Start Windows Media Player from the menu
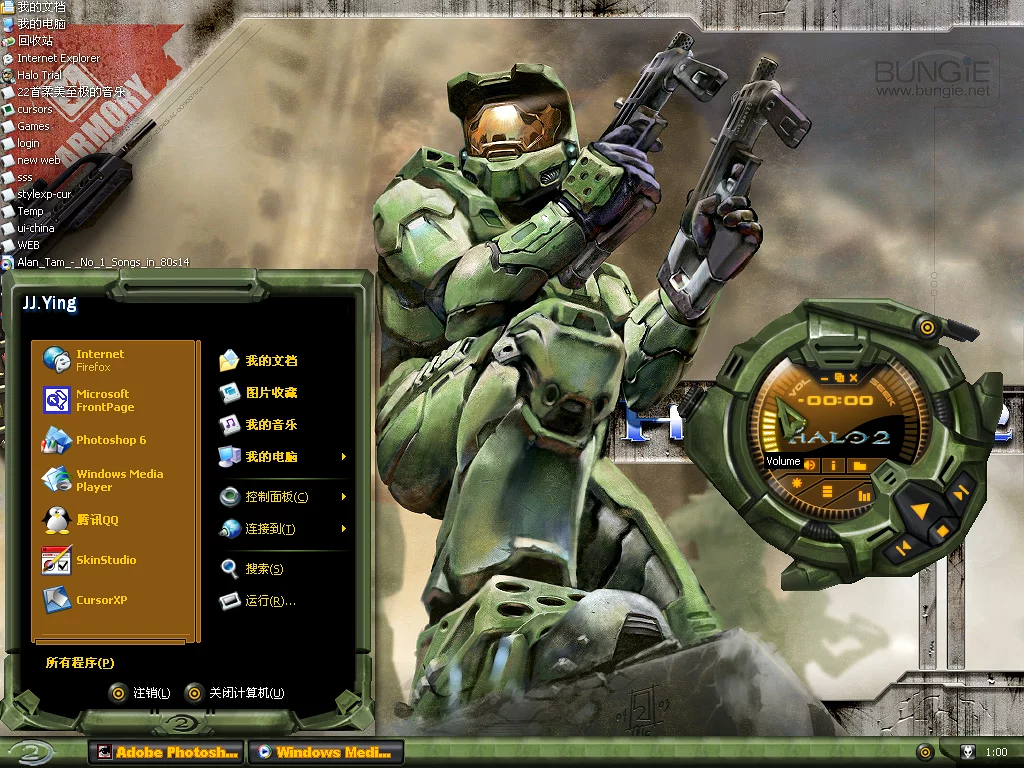This screenshot has height=768, width=1024. pos(118,480)
